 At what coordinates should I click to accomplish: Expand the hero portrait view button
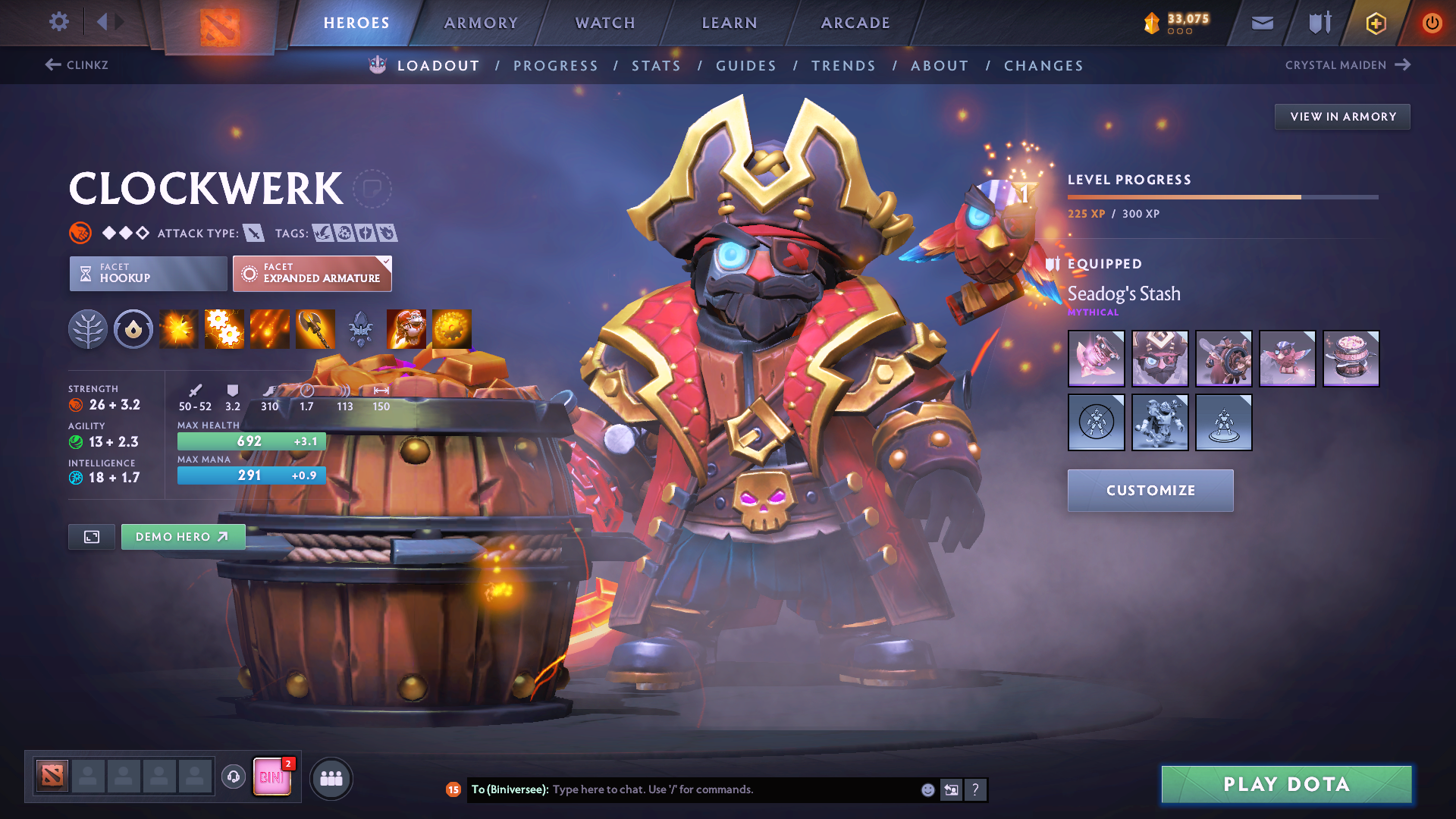click(x=91, y=536)
